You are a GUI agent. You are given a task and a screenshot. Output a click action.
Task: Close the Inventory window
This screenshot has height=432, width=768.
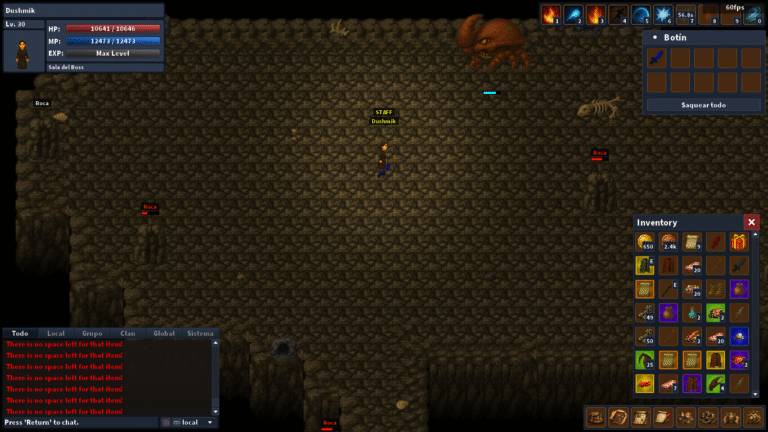coord(751,222)
